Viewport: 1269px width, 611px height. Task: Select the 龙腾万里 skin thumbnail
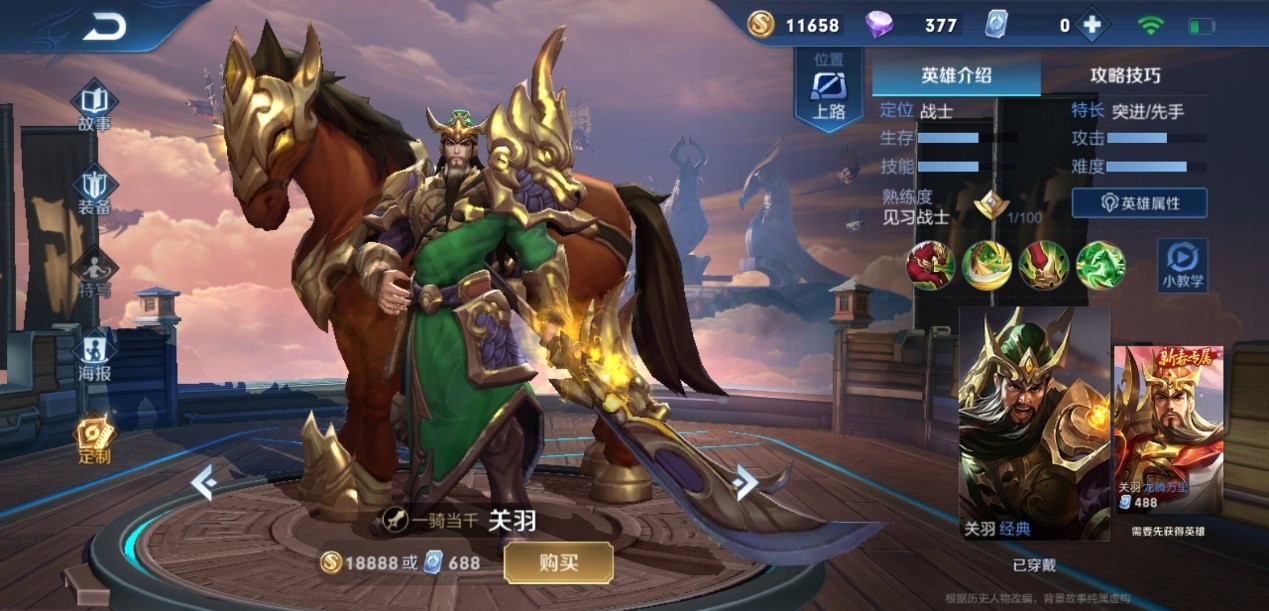(x=1168, y=430)
